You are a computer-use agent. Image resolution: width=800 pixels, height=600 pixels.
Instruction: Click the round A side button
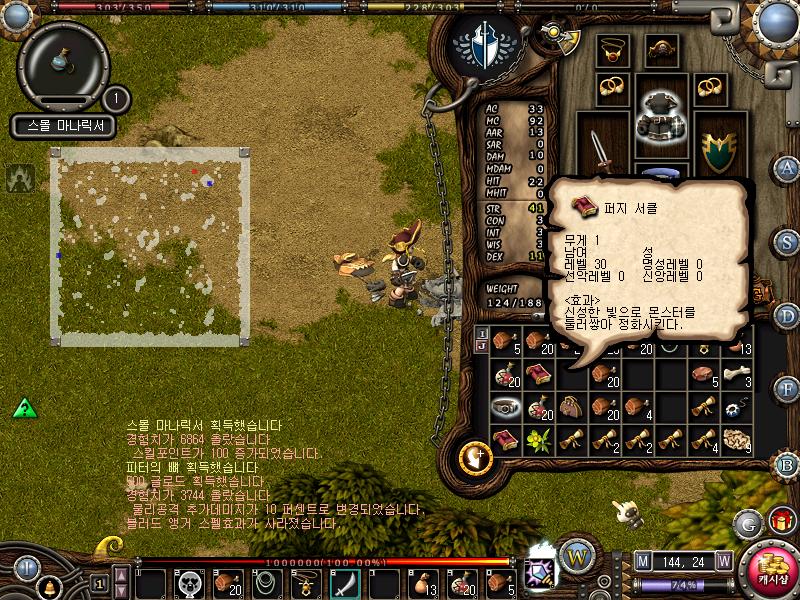pyautogui.click(x=787, y=168)
